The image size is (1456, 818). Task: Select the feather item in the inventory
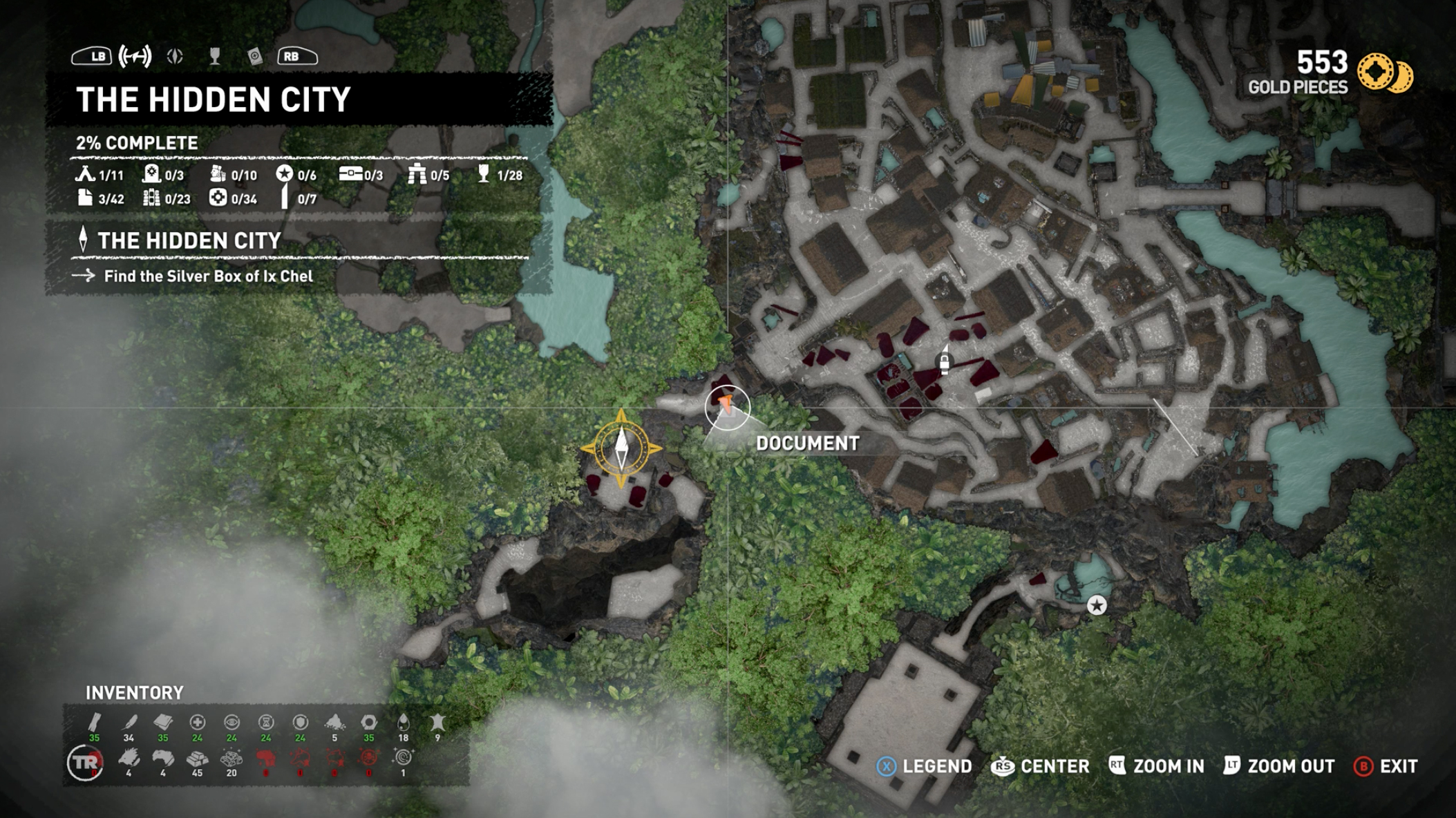129,723
